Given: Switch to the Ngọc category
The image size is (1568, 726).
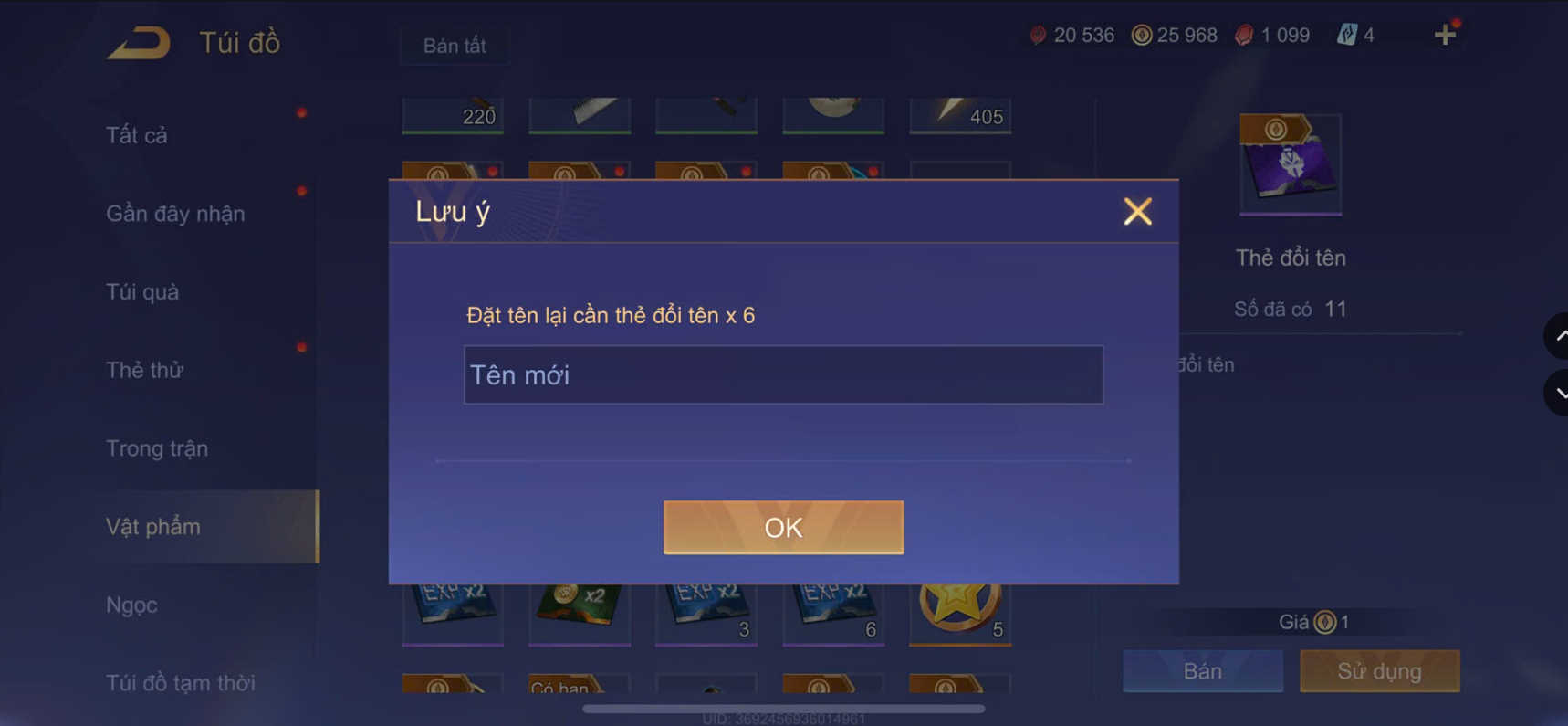Looking at the screenshot, I should 131,605.
